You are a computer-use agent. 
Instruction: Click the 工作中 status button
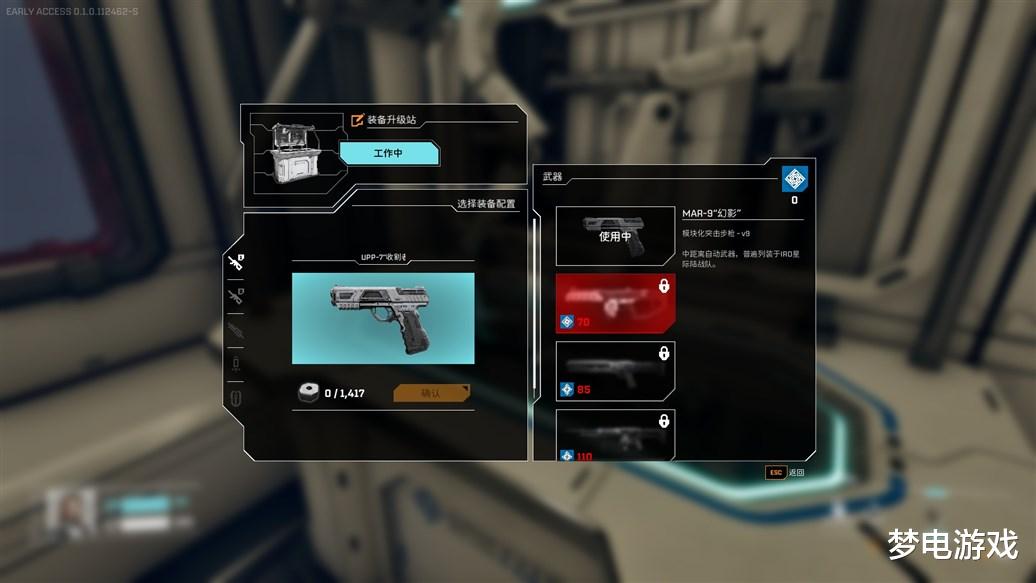tap(389, 153)
